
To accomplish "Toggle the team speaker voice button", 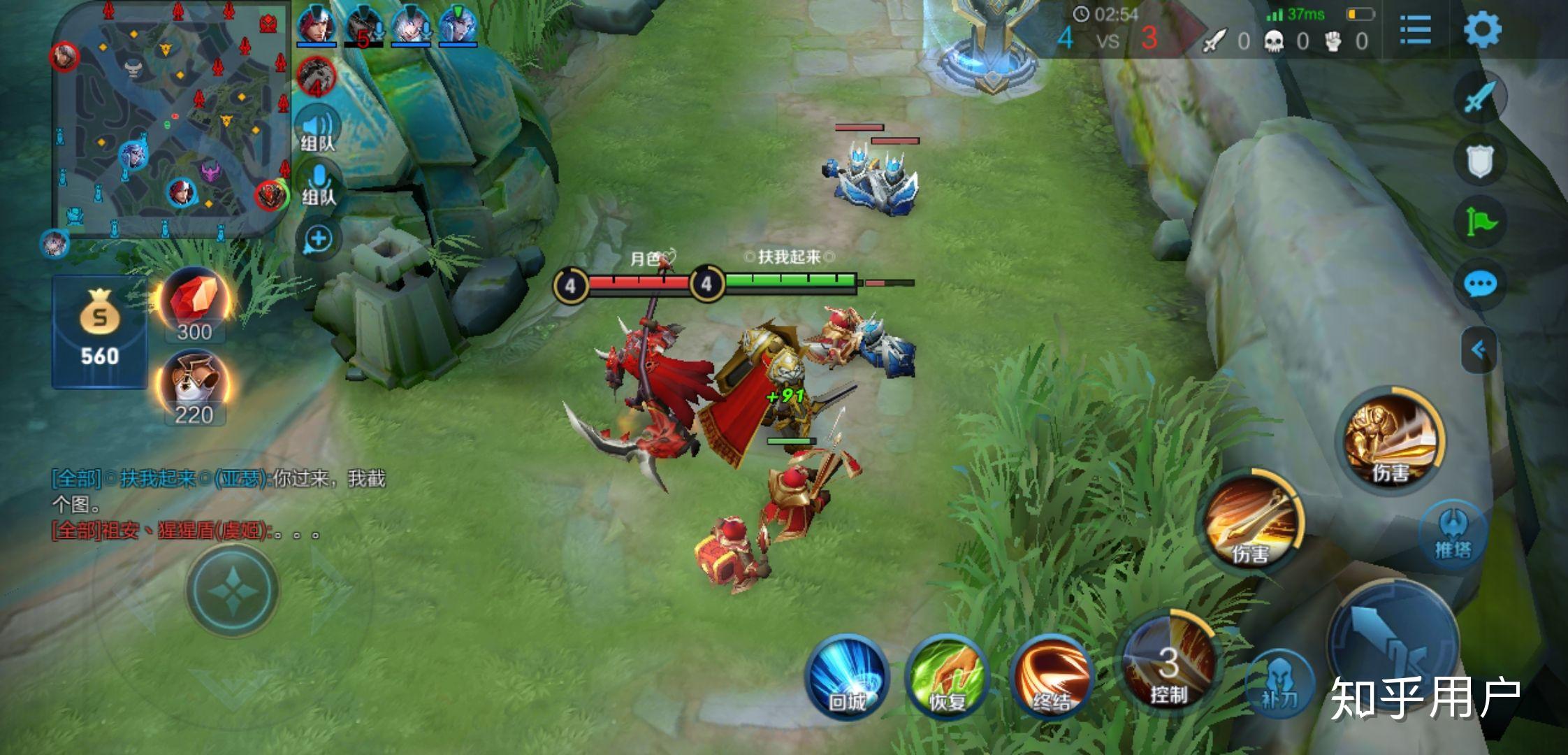I will tap(318, 130).
